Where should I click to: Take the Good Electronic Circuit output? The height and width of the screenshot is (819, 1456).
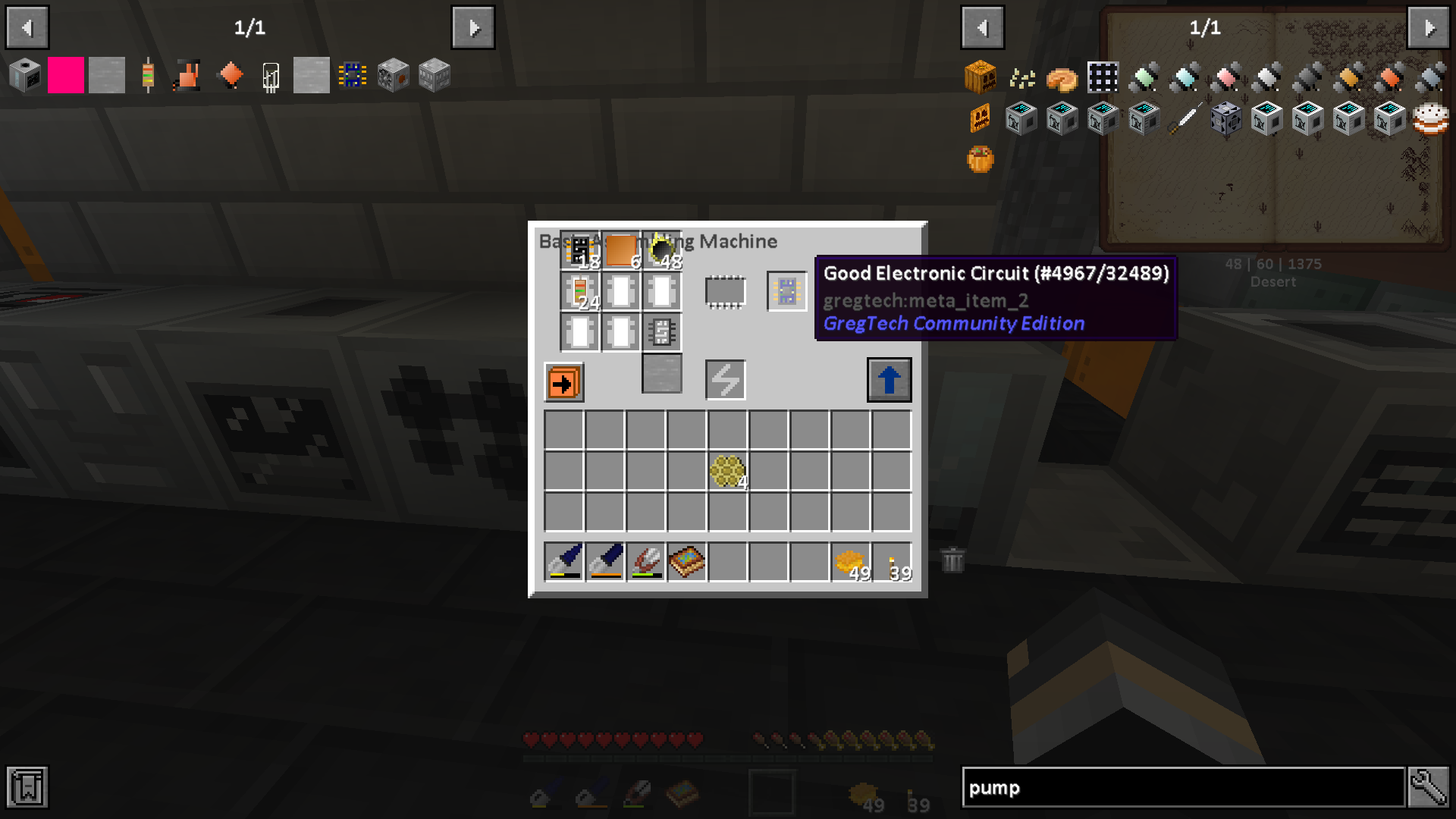786,291
